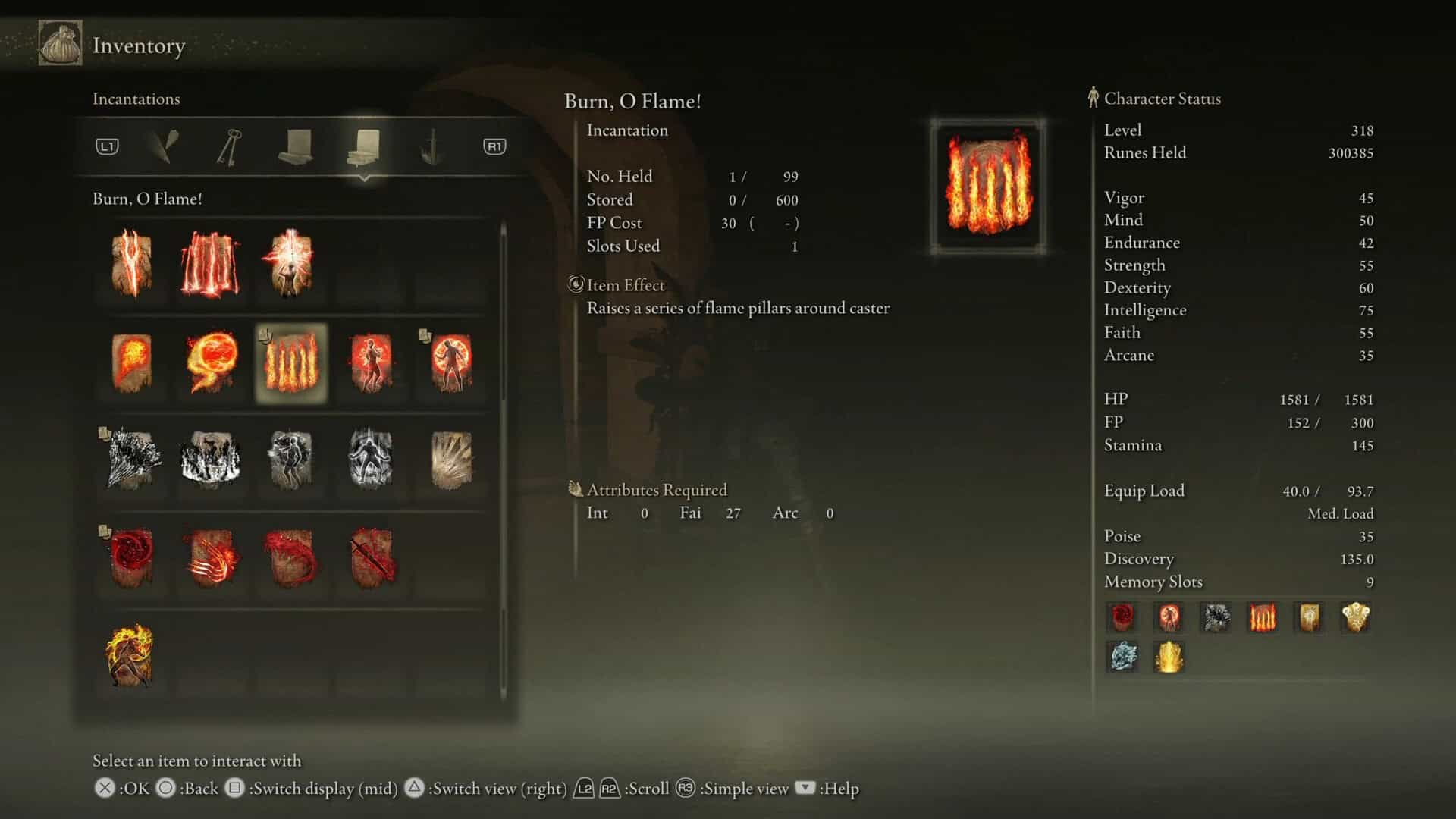This screenshot has width=1456, height=819.
Task: Click the golden flame memory slot icon
Action: pos(1169,656)
